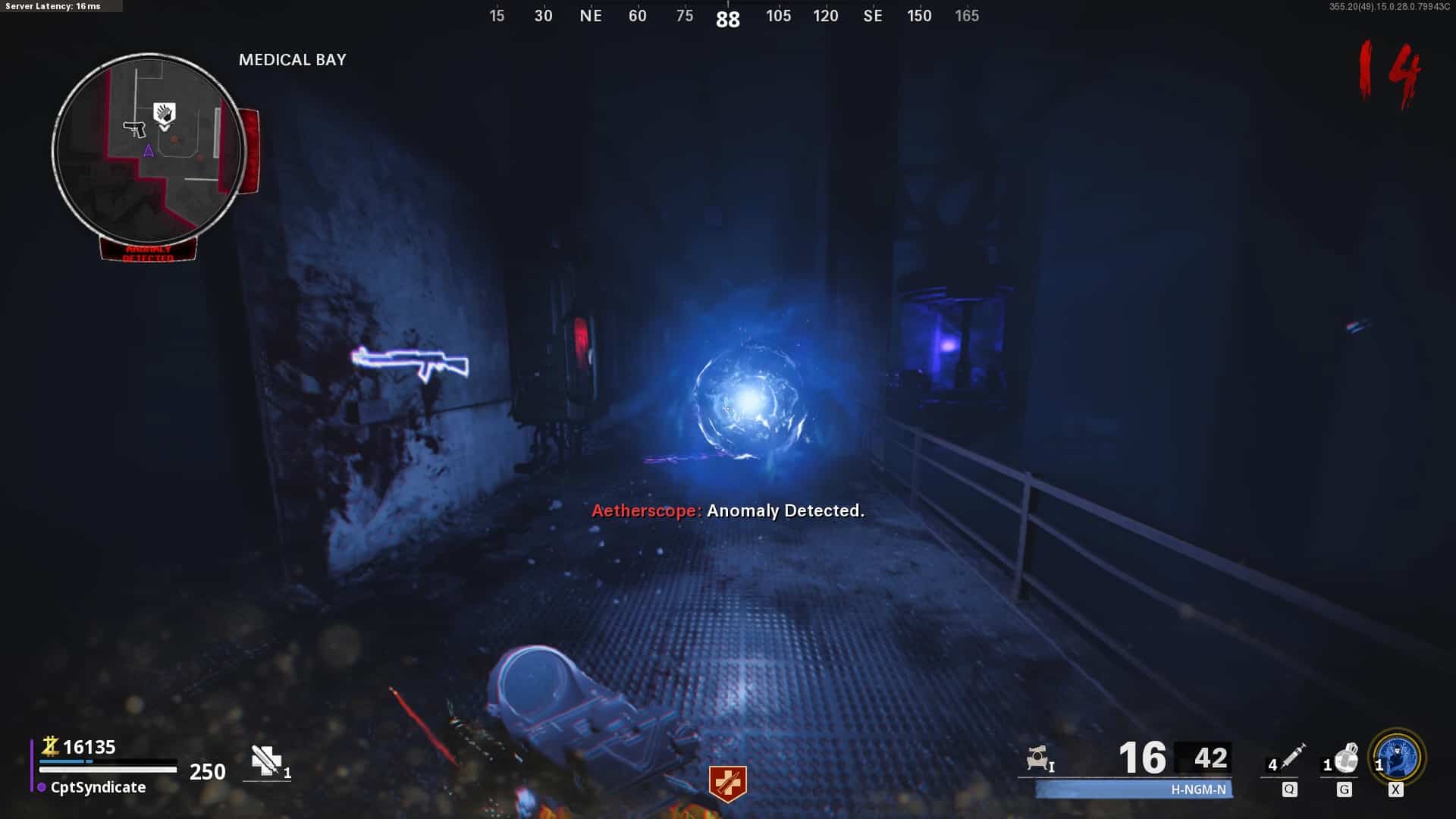
Task: Click the red Anomaly Detected indicator
Action: click(149, 252)
